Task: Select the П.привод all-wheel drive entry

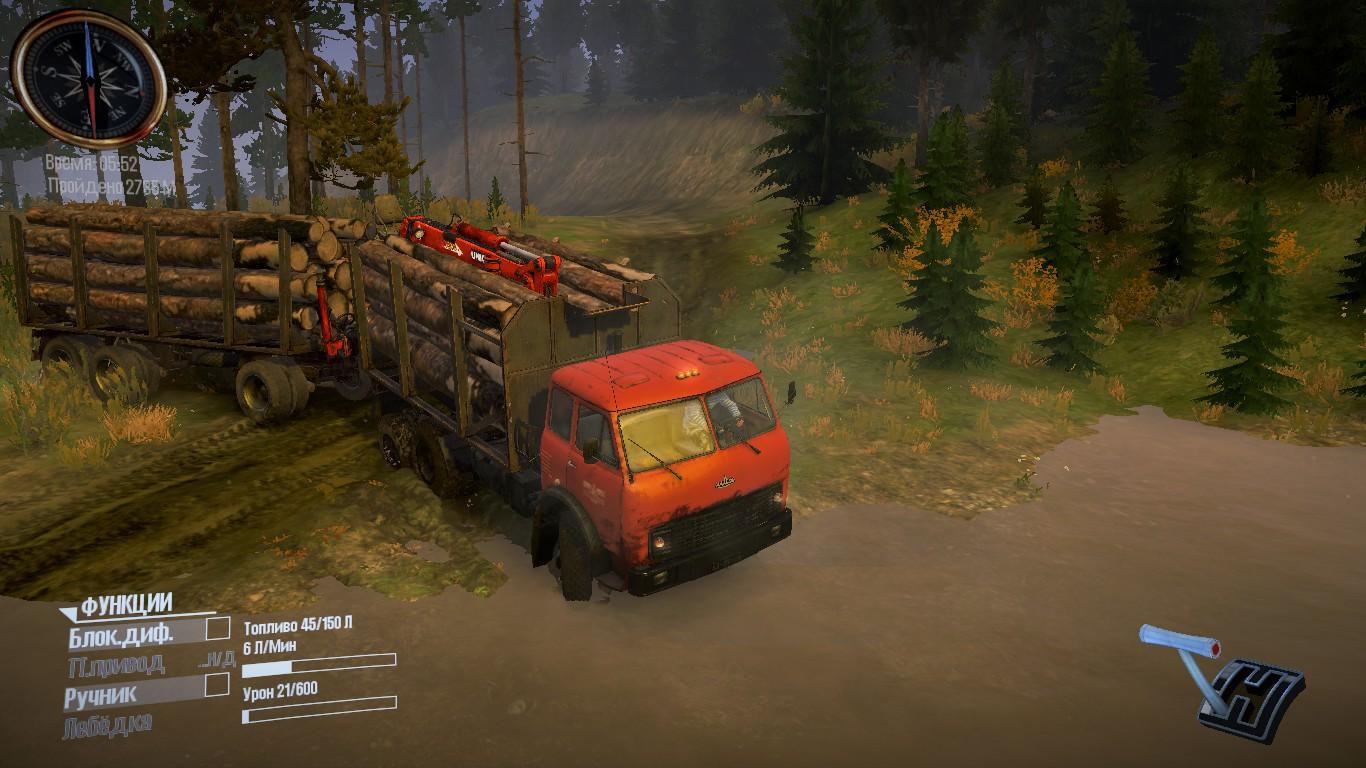Action: click(116, 664)
